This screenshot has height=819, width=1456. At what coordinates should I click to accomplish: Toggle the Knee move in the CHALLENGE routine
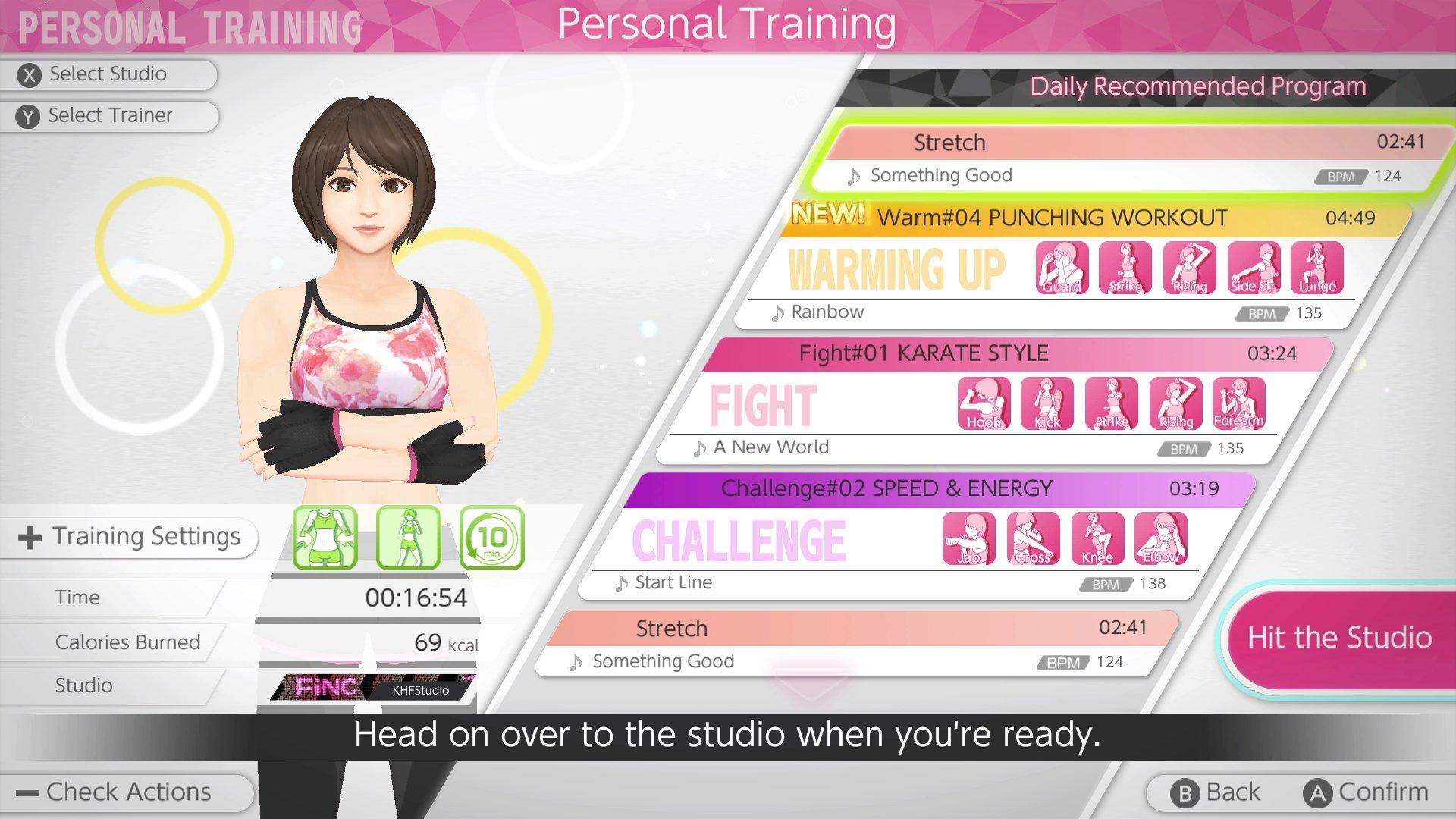(x=1097, y=538)
